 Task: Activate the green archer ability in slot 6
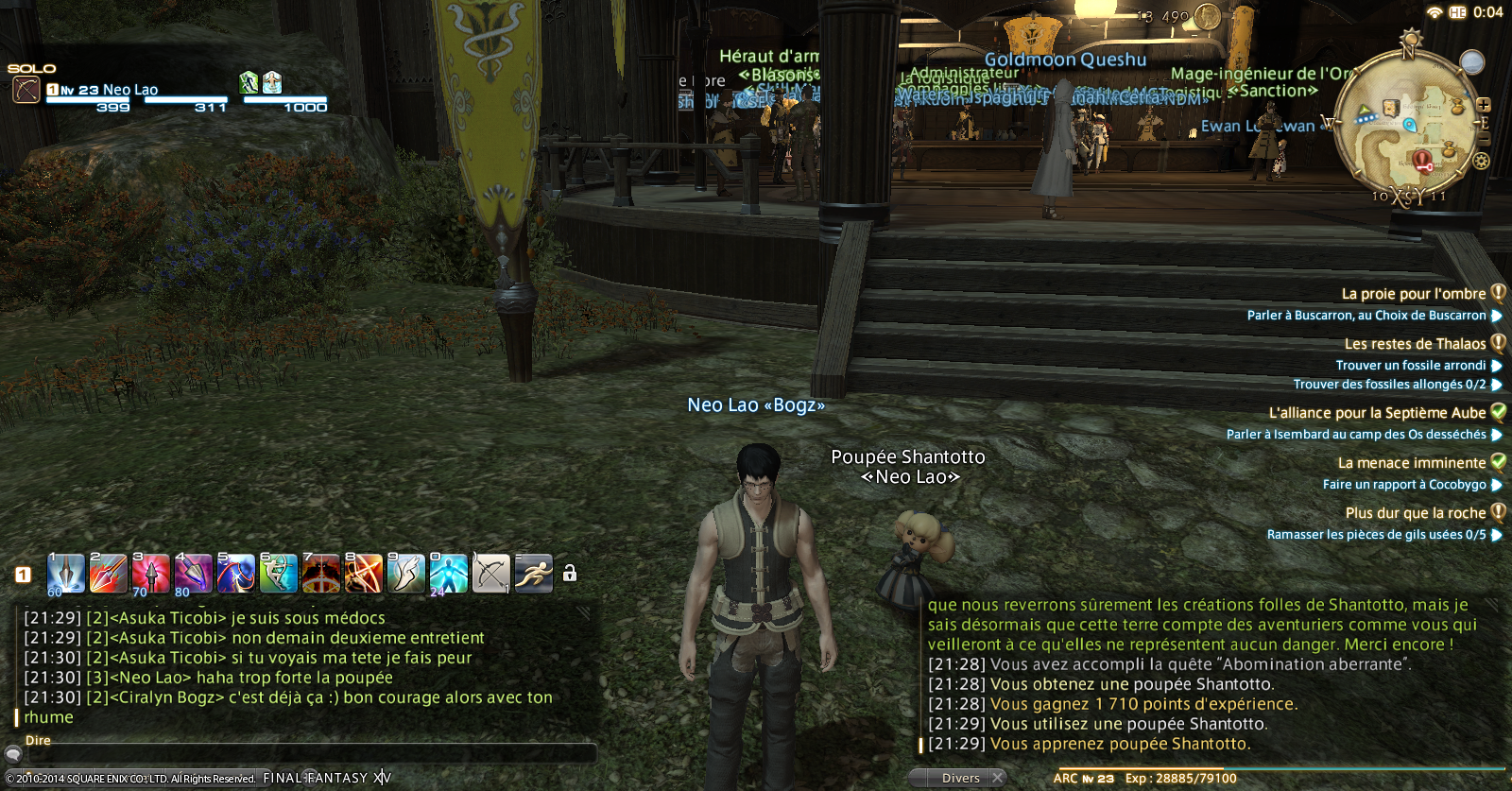click(x=278, y=574)
